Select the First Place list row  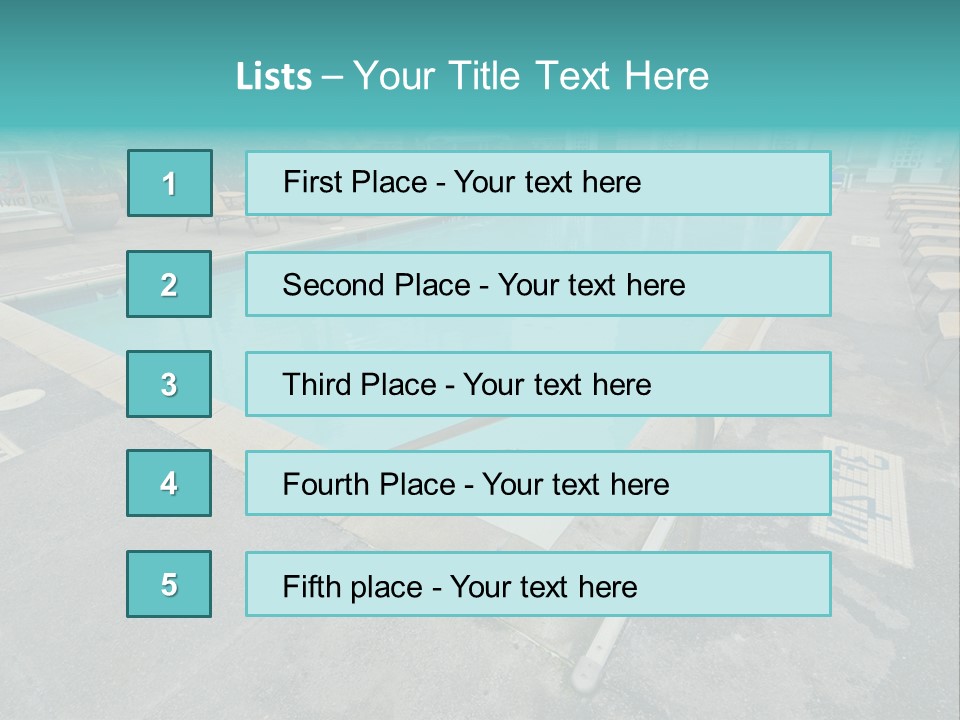(538, 183)
